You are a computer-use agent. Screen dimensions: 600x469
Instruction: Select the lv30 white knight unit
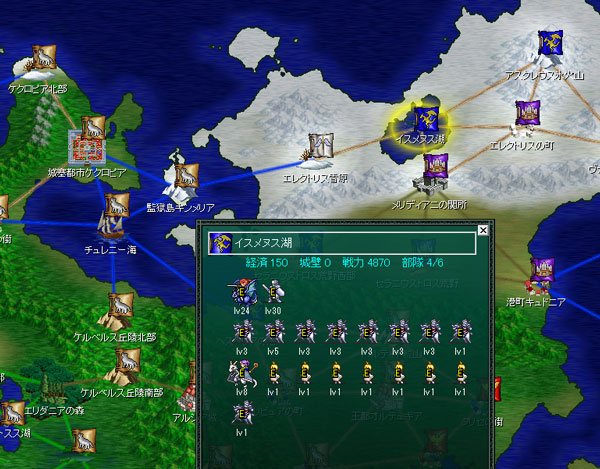pyautogui.click(x=272, y=293)
